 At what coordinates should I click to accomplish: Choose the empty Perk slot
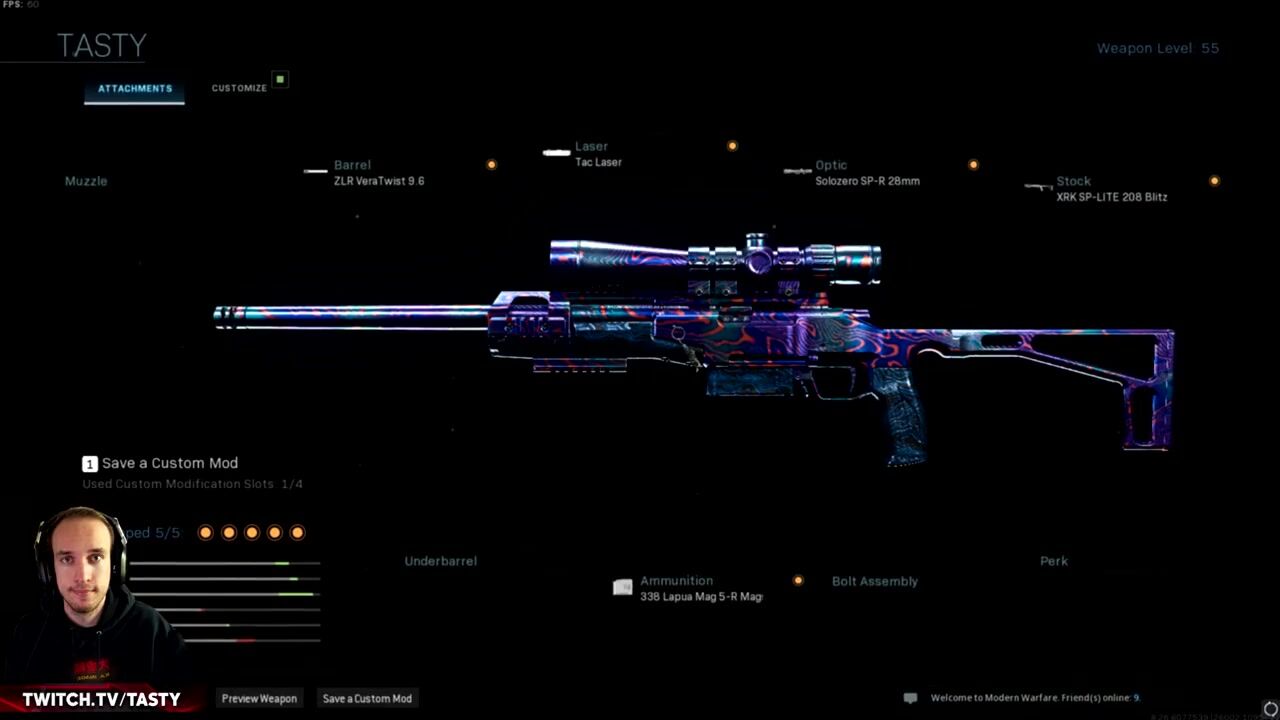tap(1053, 561)
